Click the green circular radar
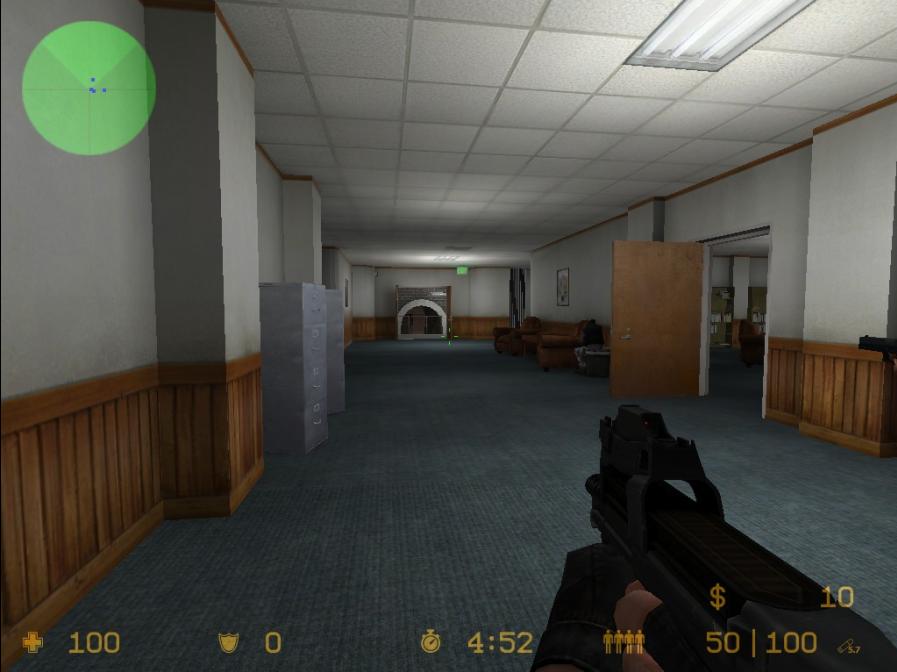897x672 pixels. [88, 88]
